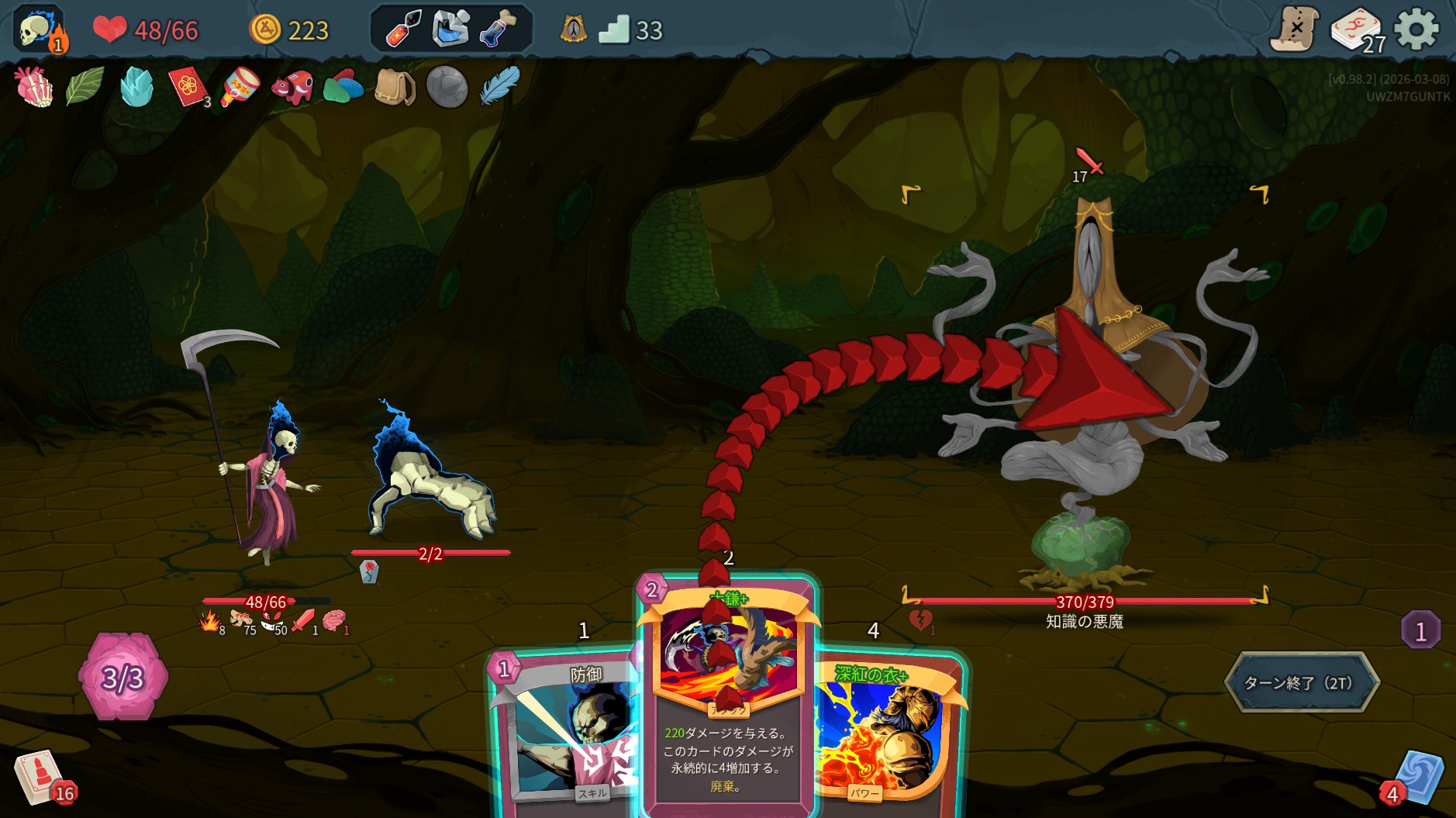This screenshot has height=818, width=1456.
Task: Use the red vial potion
Action: pyautogui.click(x=402, y=29)
